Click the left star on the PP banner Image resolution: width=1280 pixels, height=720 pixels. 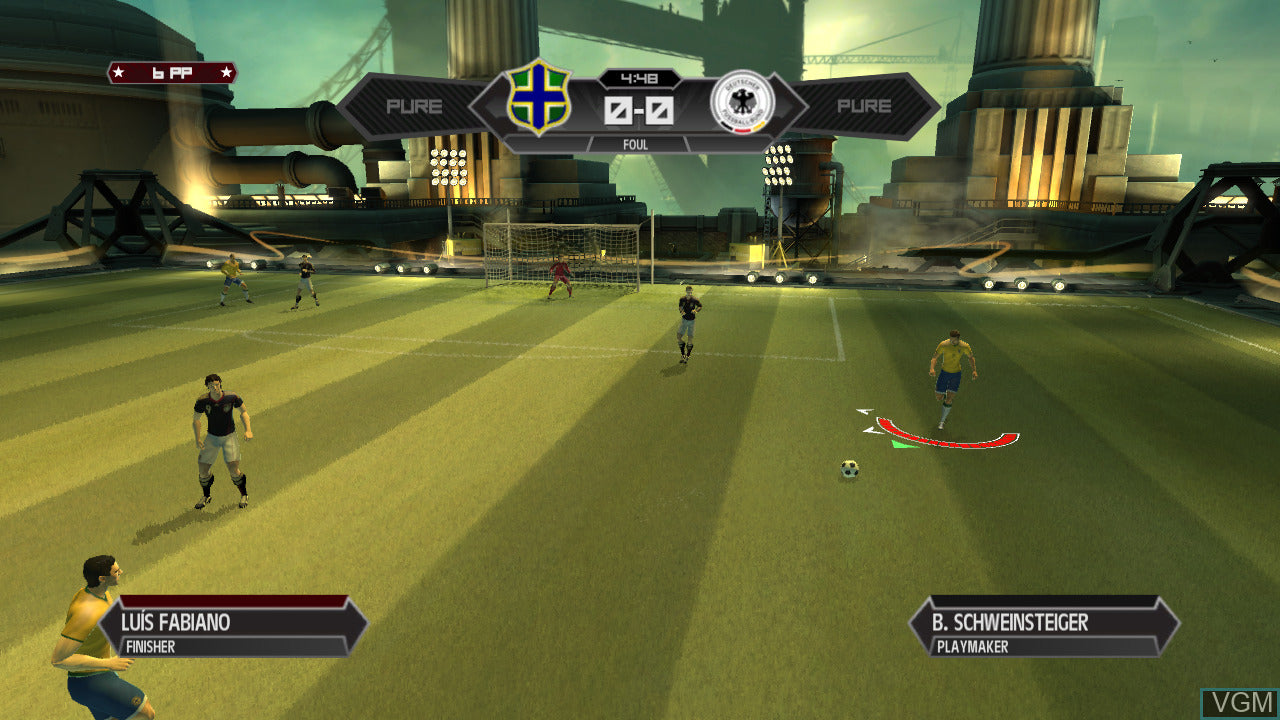coord(117,71)
